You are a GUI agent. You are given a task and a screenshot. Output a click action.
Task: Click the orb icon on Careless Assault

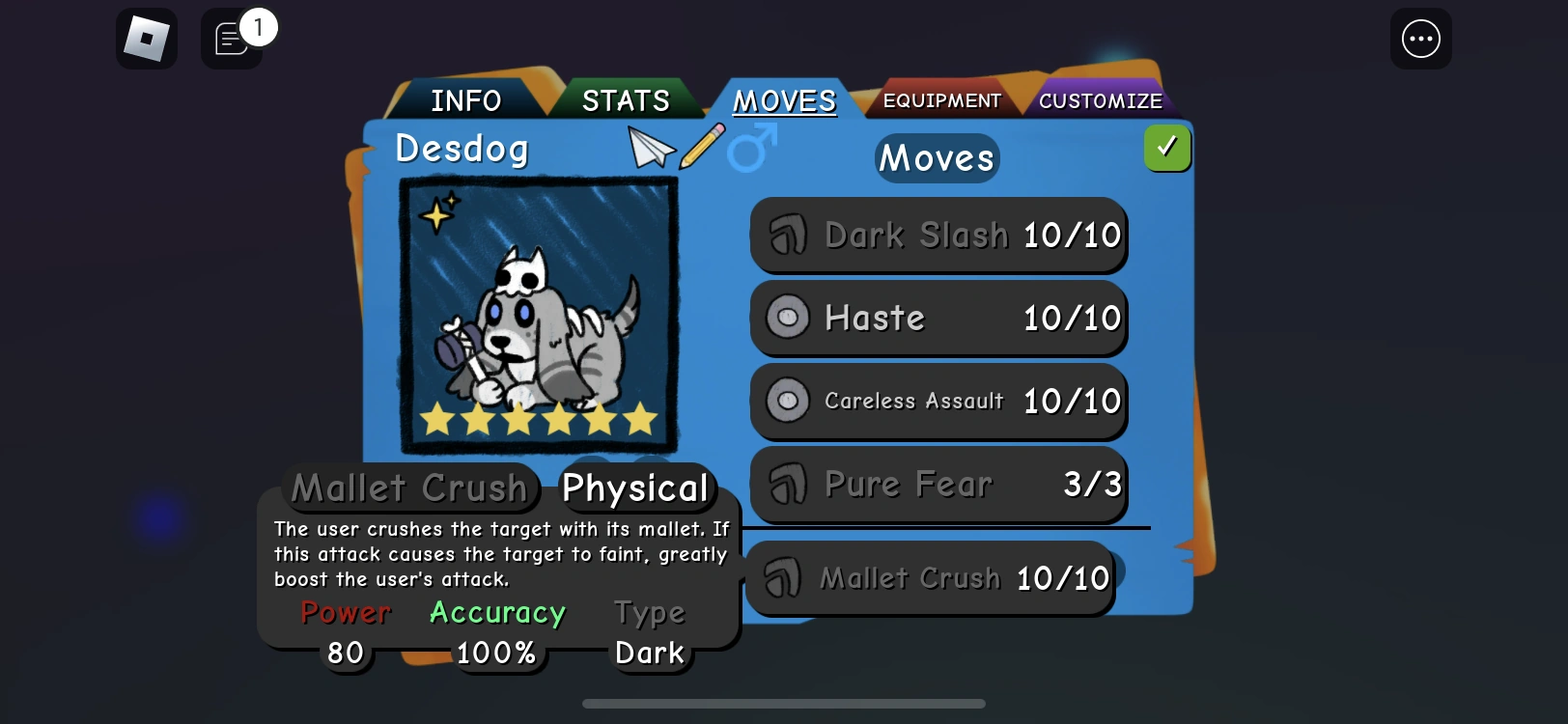coord(787,401)
